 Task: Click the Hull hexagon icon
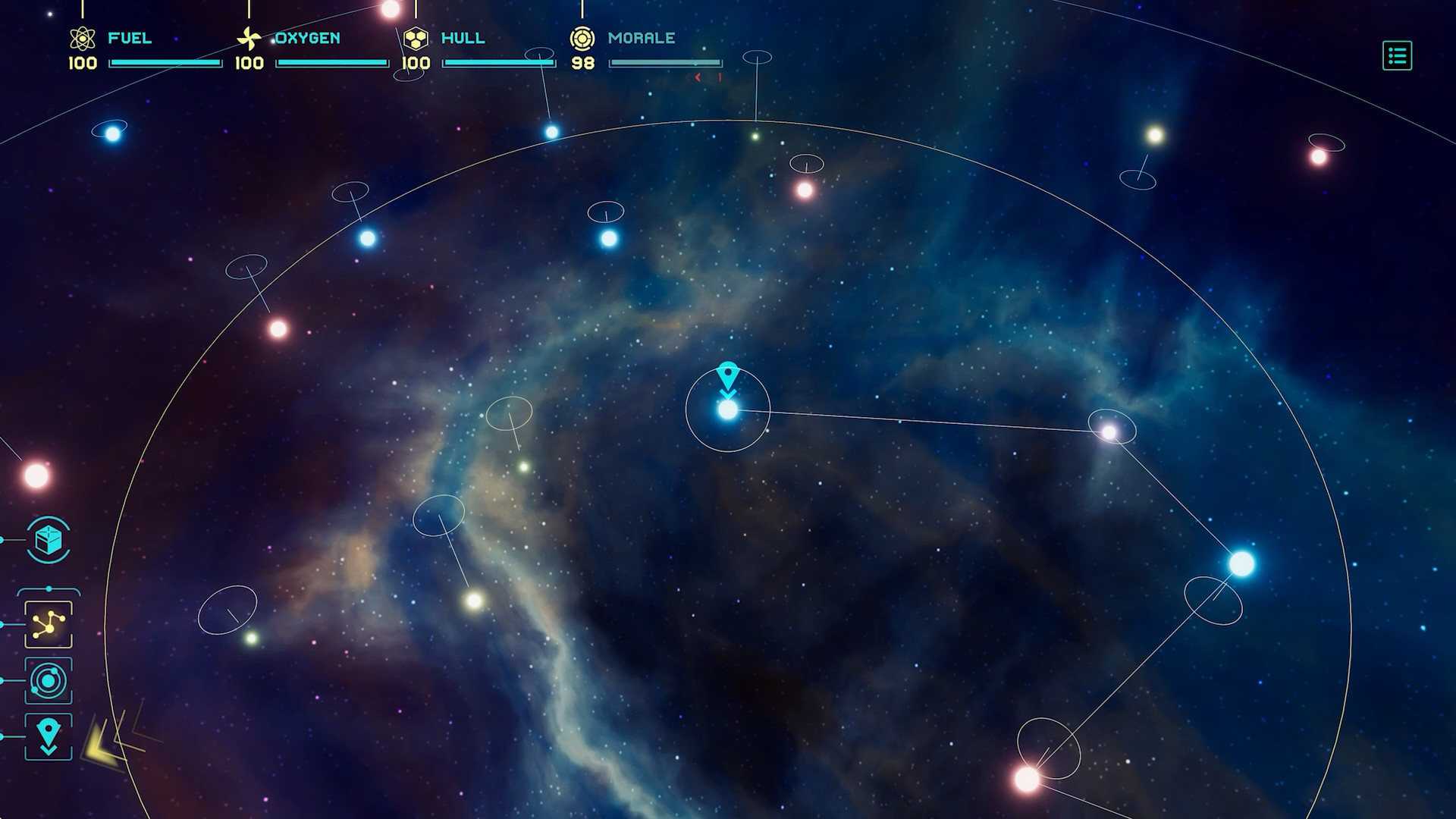coord(416,36)
